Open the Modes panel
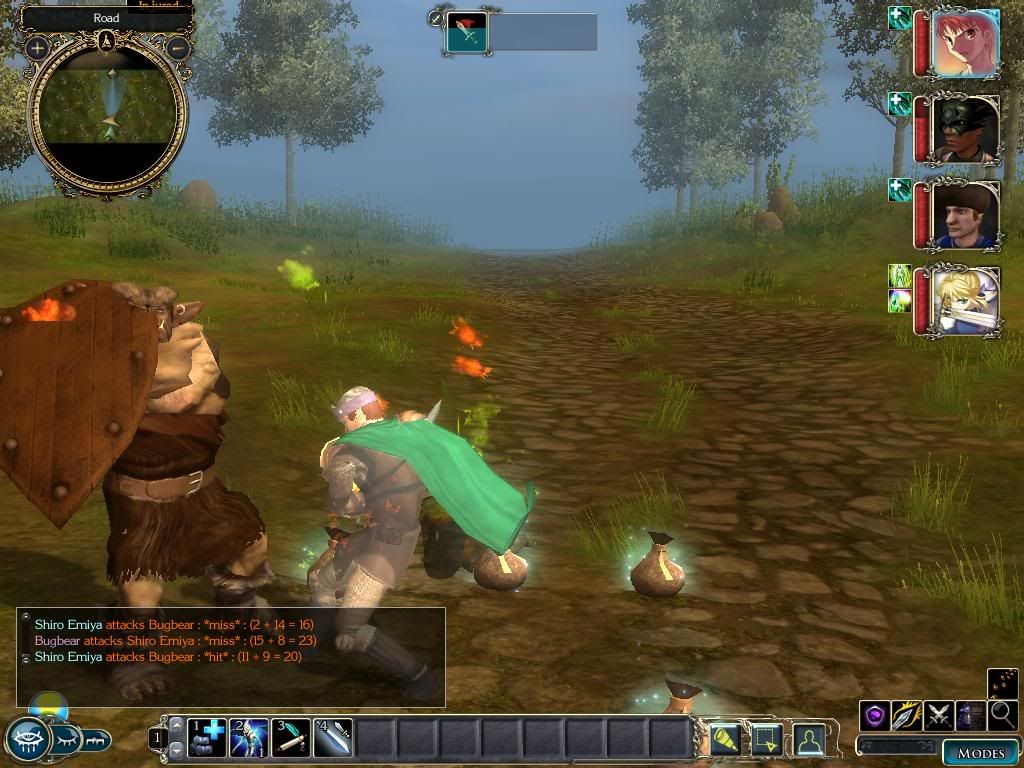The image size is (1024, 768). tap(979, 753)
